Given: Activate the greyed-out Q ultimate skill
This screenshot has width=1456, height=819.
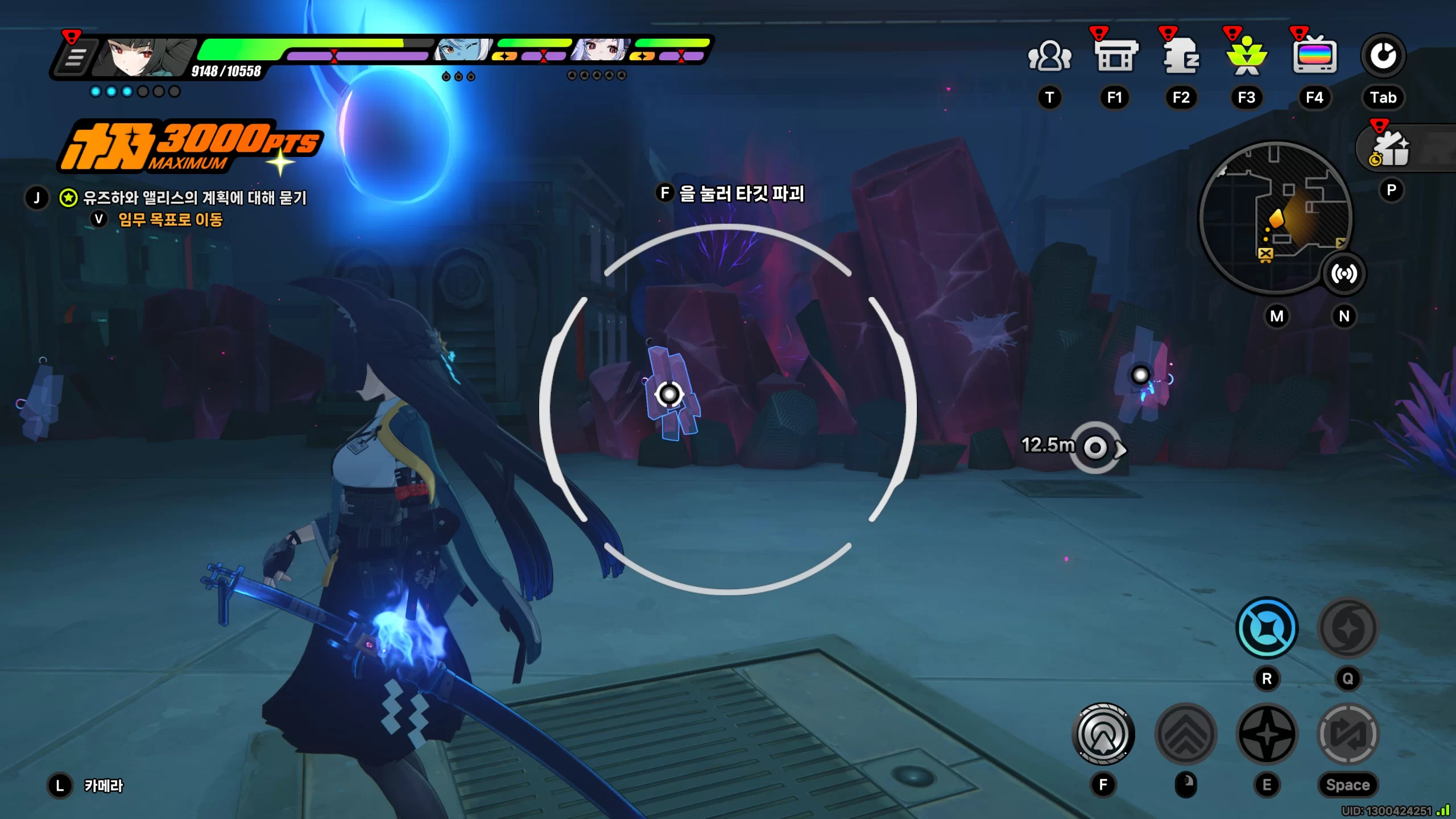Looking at the screenshot, I should coord(1347,628).
